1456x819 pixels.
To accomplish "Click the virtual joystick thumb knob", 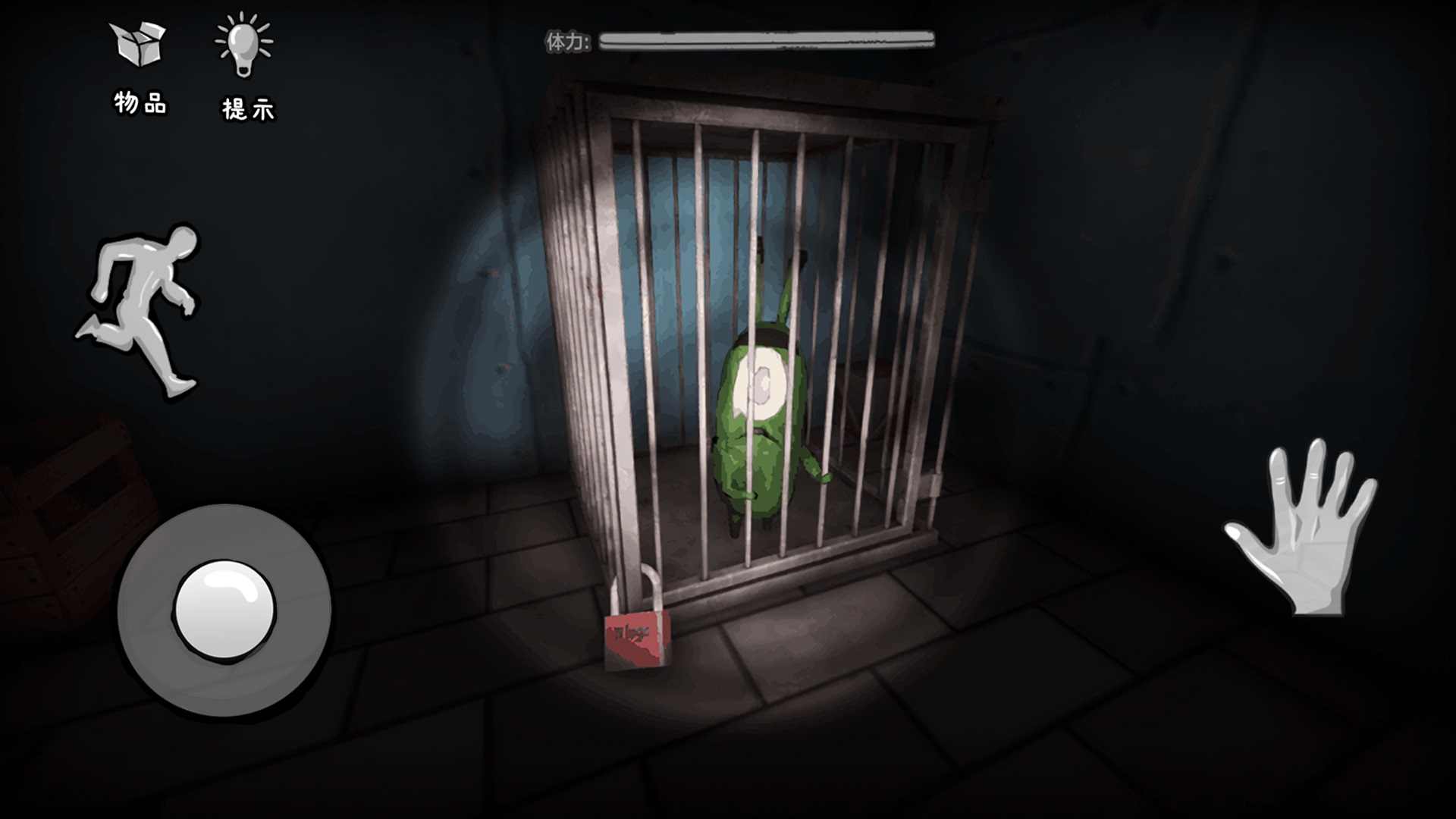I will click(x=224, y=610).
